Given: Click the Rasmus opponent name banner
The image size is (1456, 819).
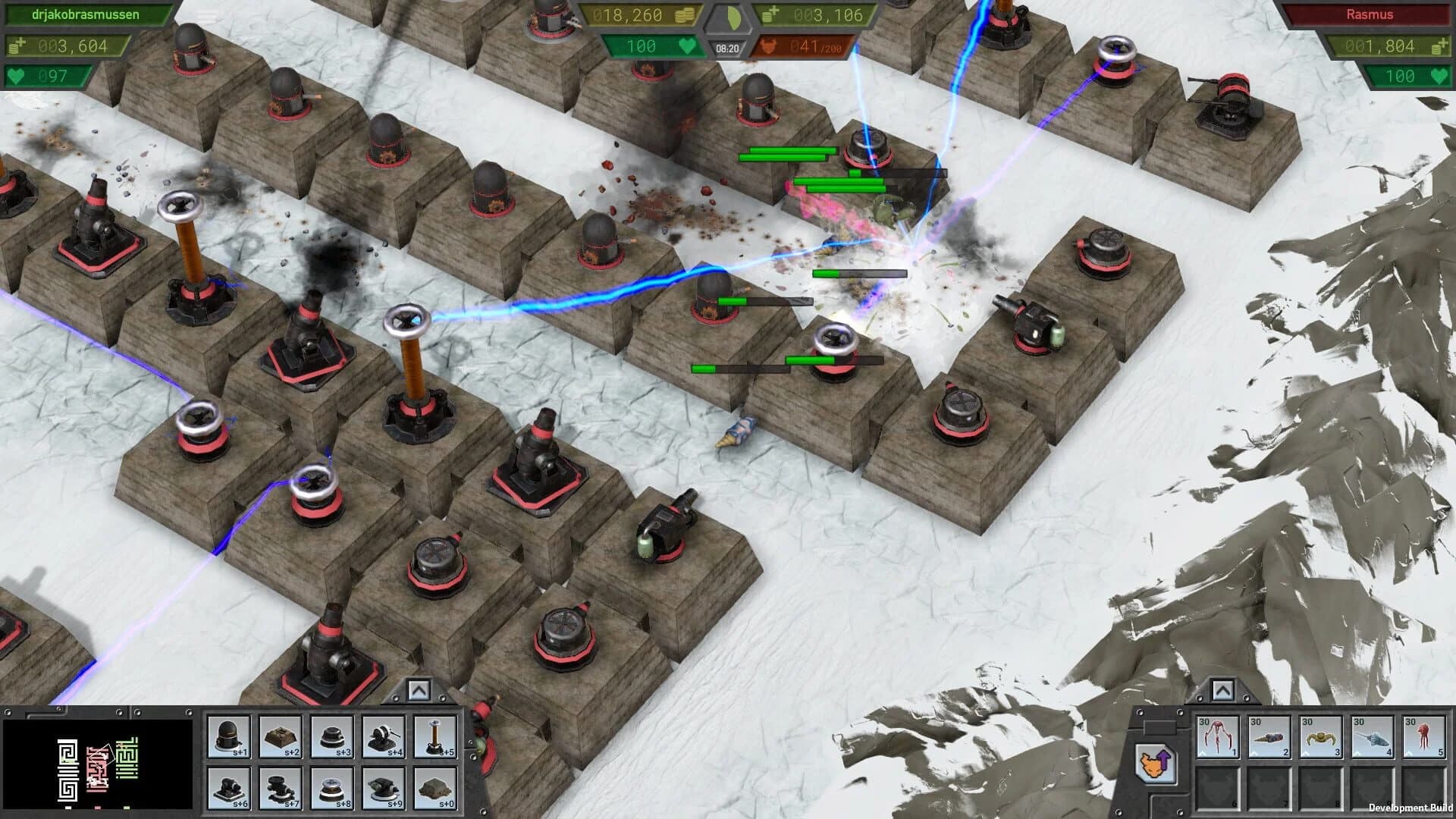Looking at the screenshot, I should (x=1369, y=14).
